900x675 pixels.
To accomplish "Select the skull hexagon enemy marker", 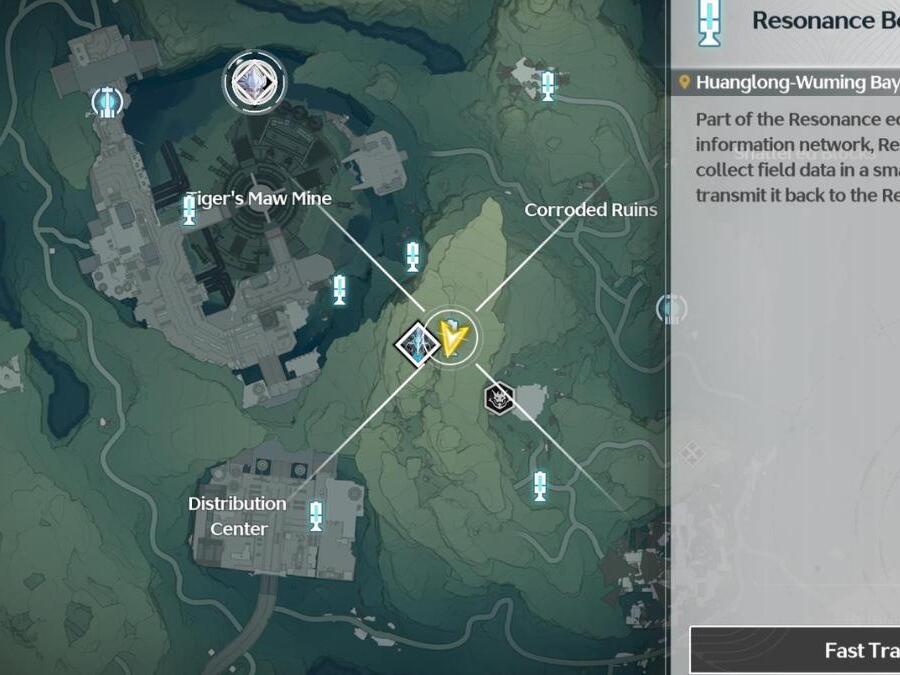I will [498, 398].
